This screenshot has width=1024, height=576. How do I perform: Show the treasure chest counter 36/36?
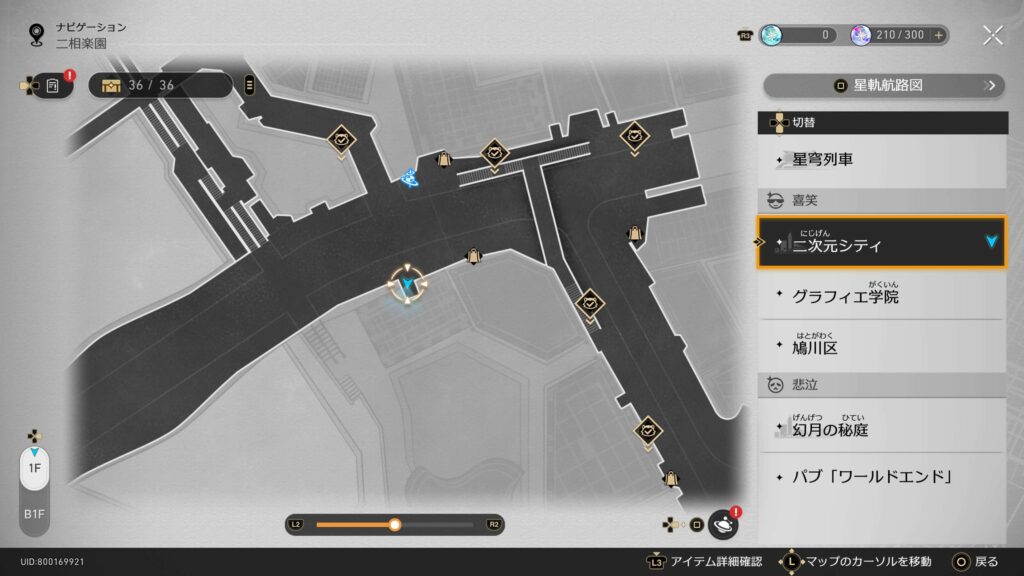[160, 85]
